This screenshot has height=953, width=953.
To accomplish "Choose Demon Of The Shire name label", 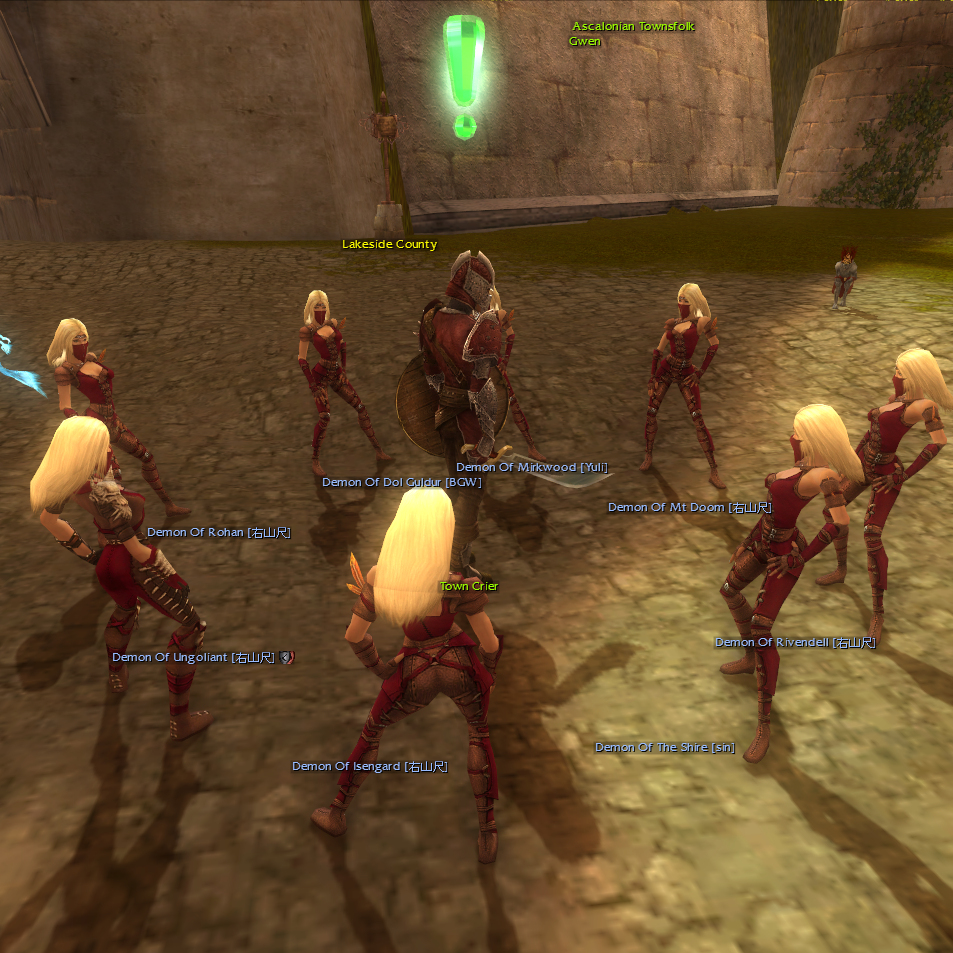I will pos(664,747).
